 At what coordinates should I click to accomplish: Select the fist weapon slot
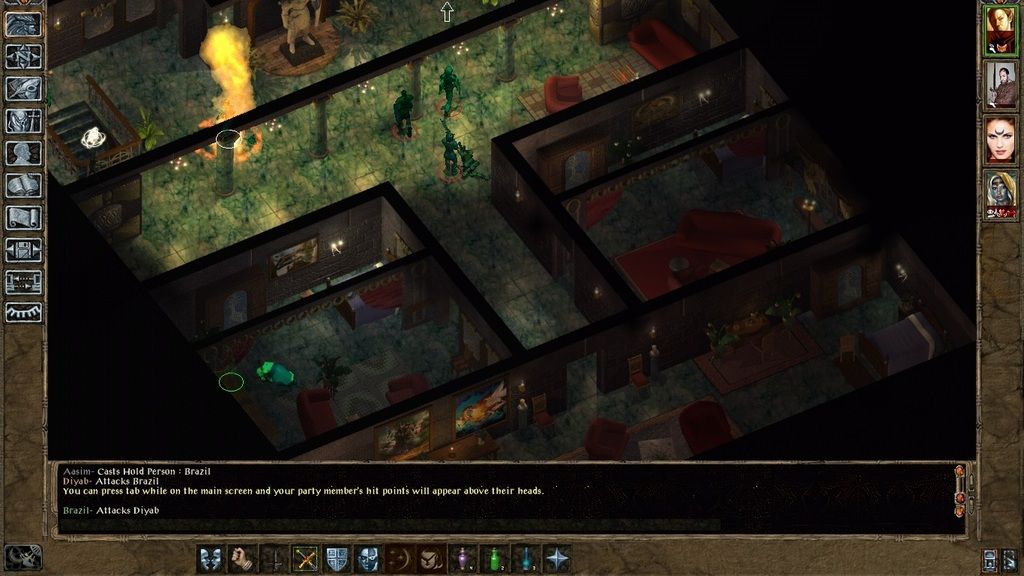pyautogui.click(x=242, y=558)
